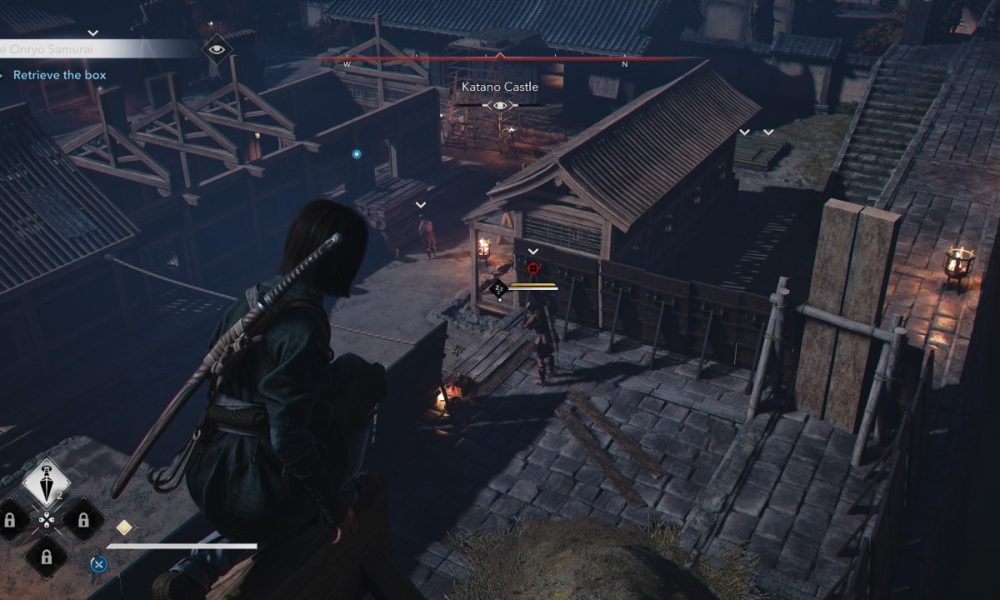Click the "Retrieve the box" objective
Image resolution: width=1000 pixels, height=600 pixels.
click(59, 75)
